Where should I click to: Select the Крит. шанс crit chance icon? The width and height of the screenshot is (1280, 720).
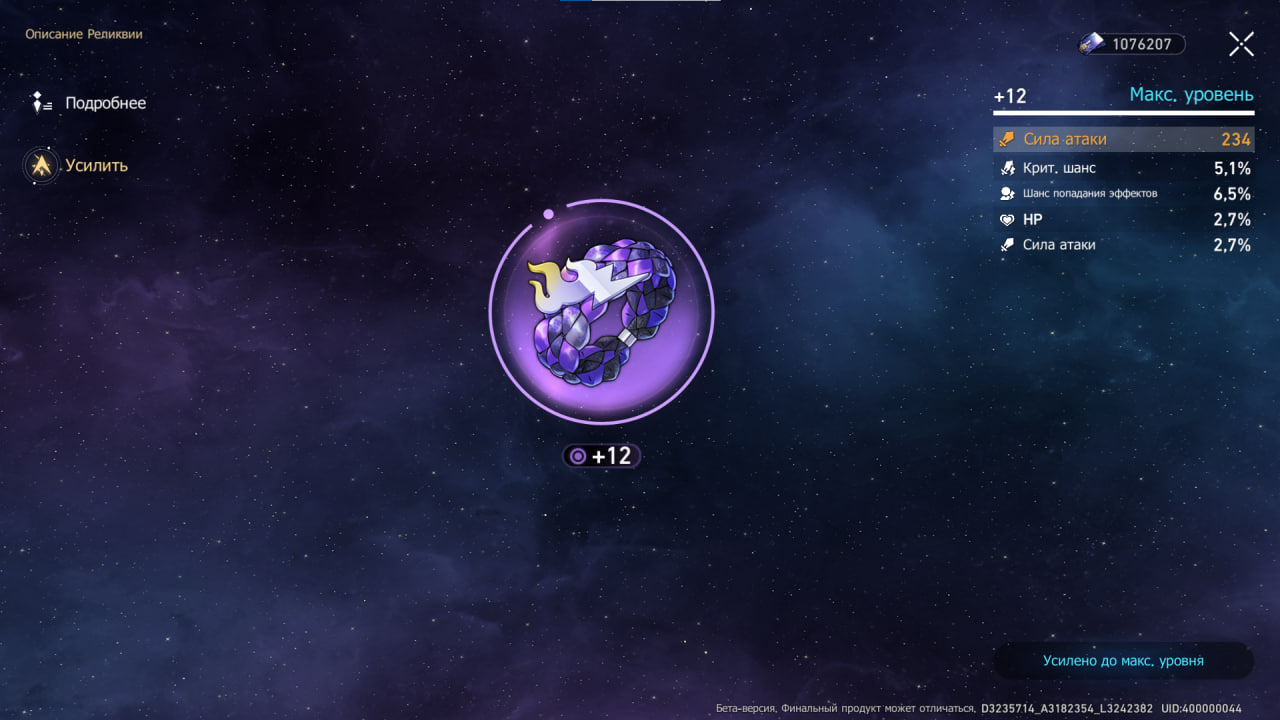pos(1006,167)
